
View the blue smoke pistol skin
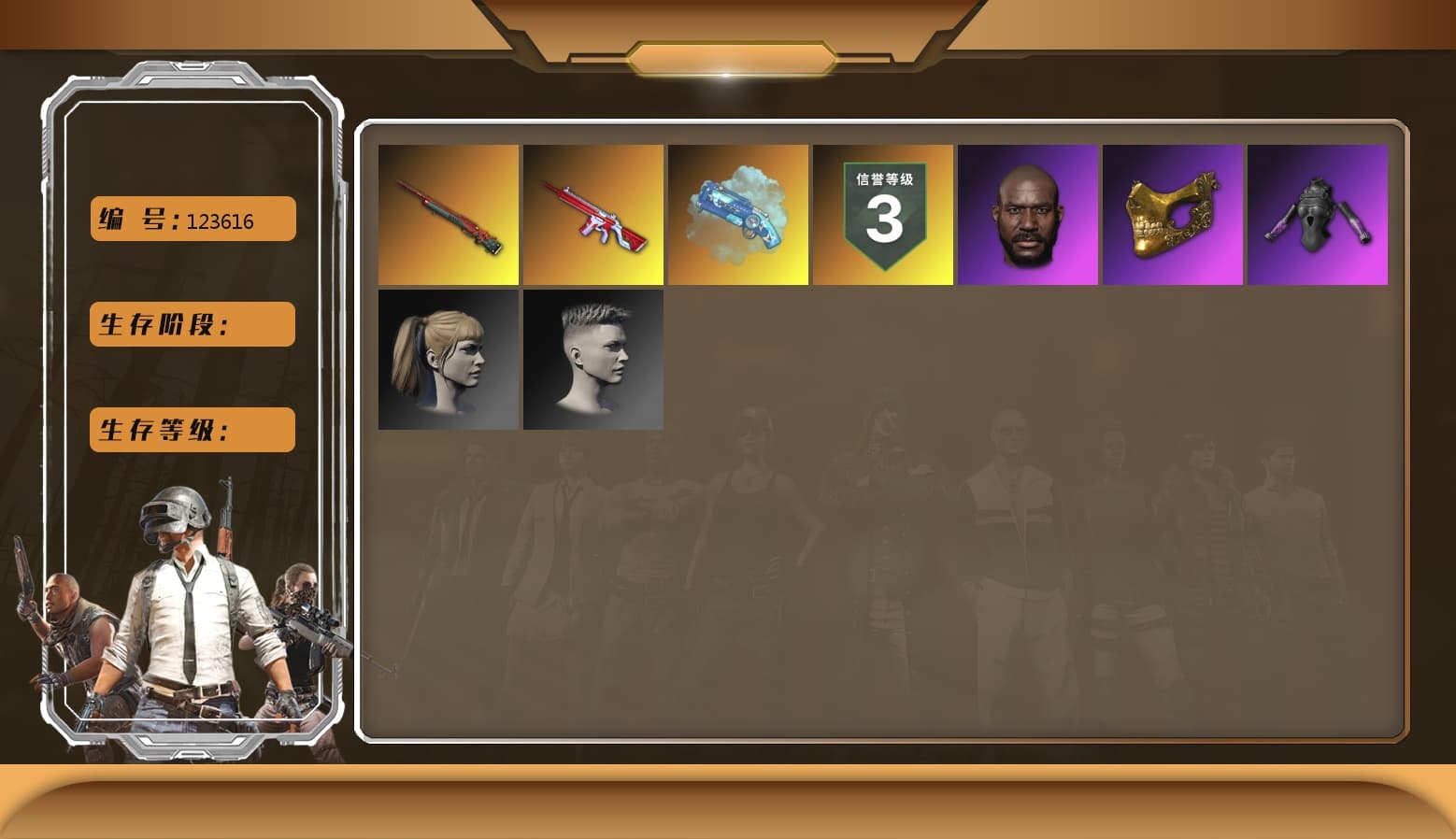coord(738,215)
